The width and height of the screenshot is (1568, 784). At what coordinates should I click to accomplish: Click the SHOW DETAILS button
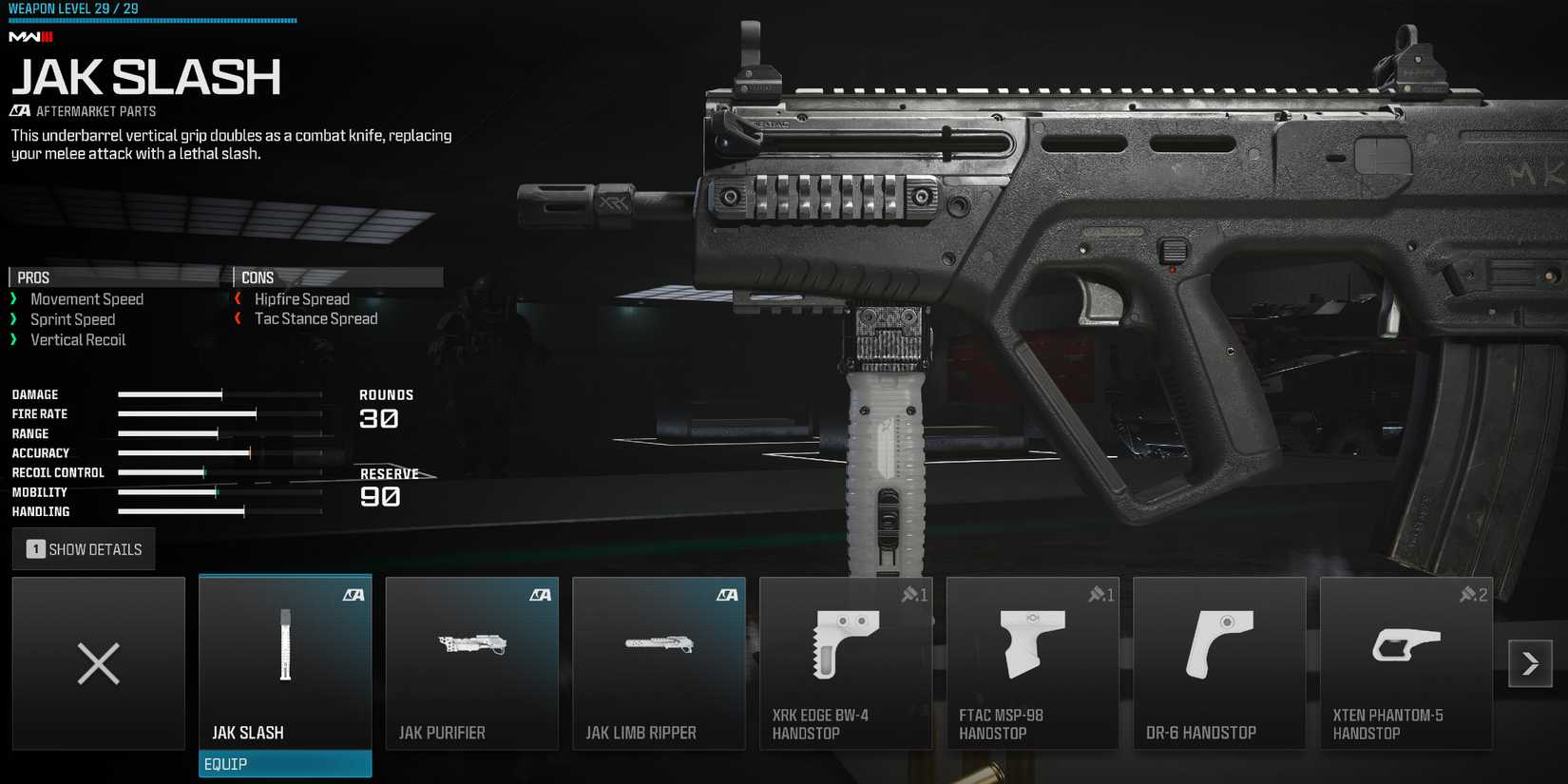point(83,548)
